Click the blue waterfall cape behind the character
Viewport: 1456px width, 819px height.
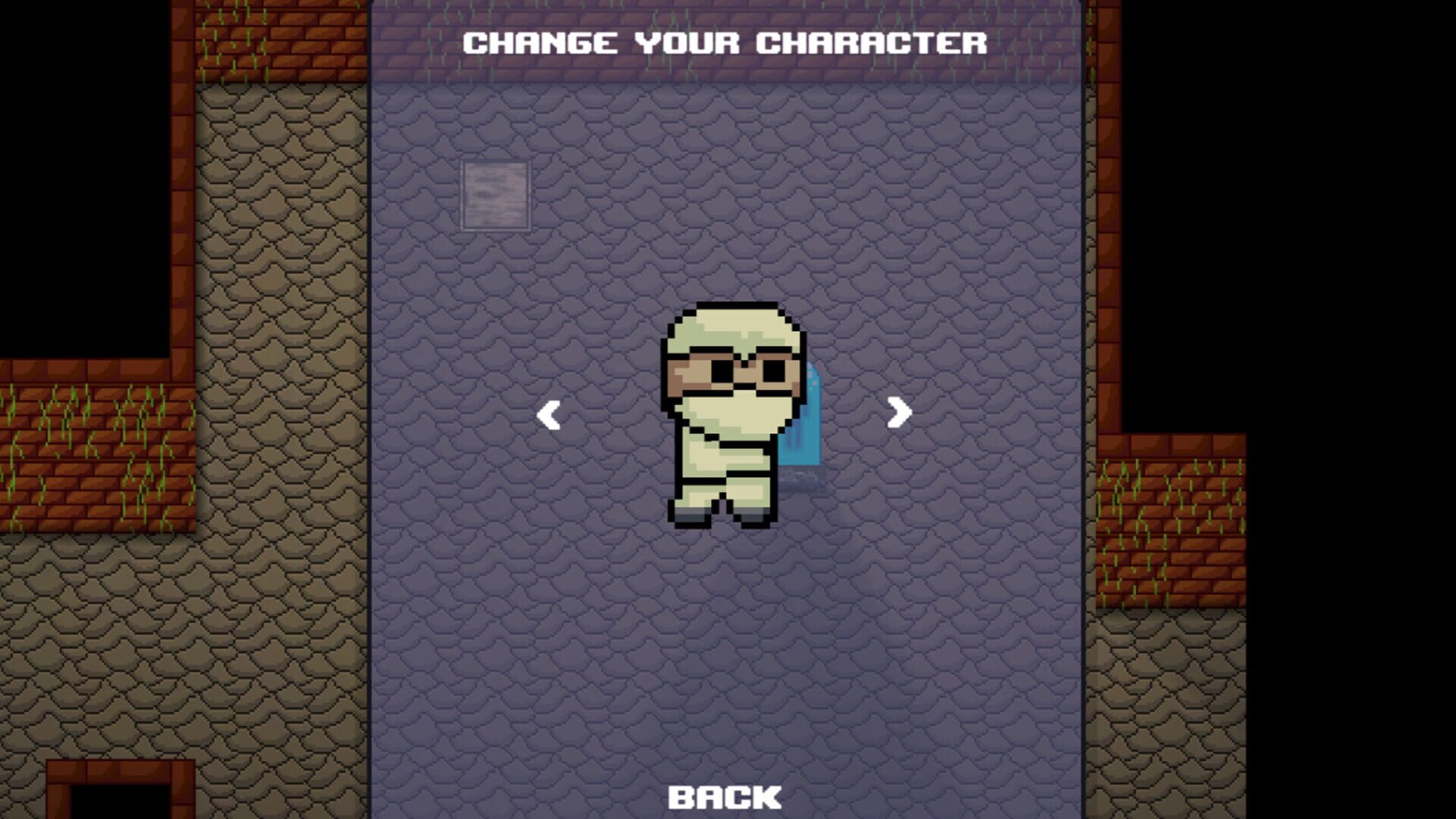tap(808, 425)
